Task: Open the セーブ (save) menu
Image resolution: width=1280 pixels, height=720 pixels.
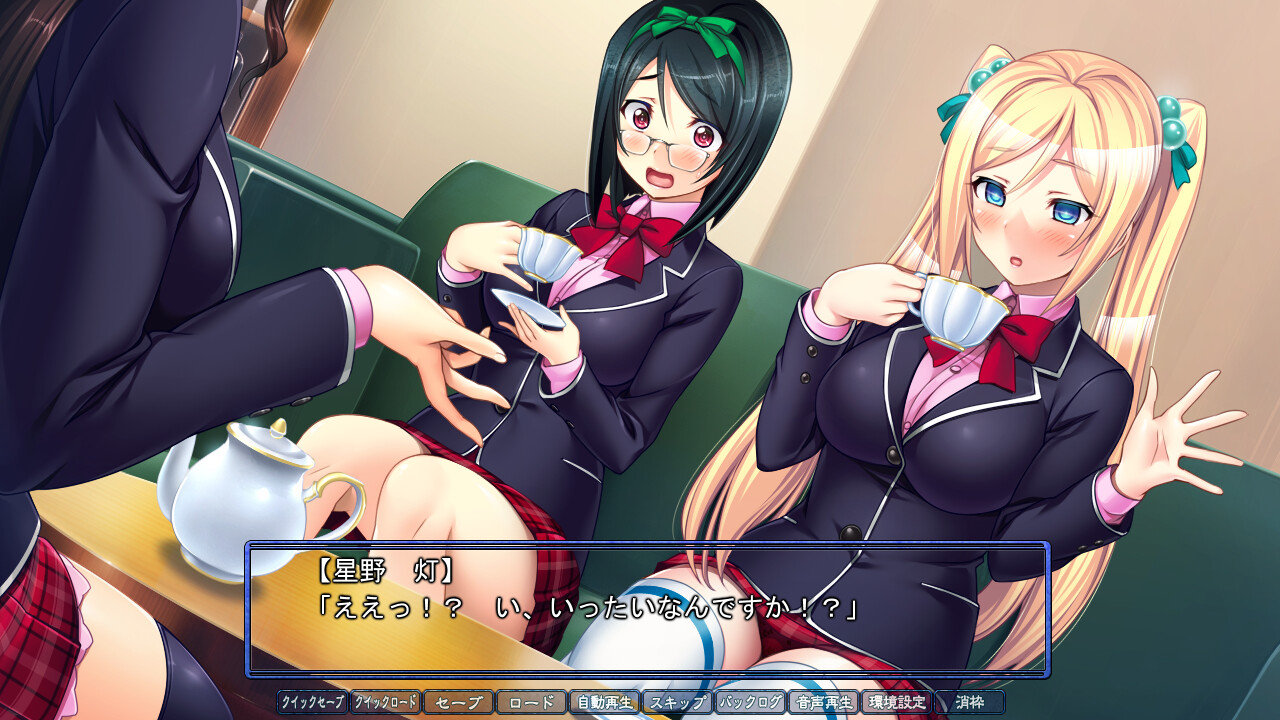Action: point(458,702)
